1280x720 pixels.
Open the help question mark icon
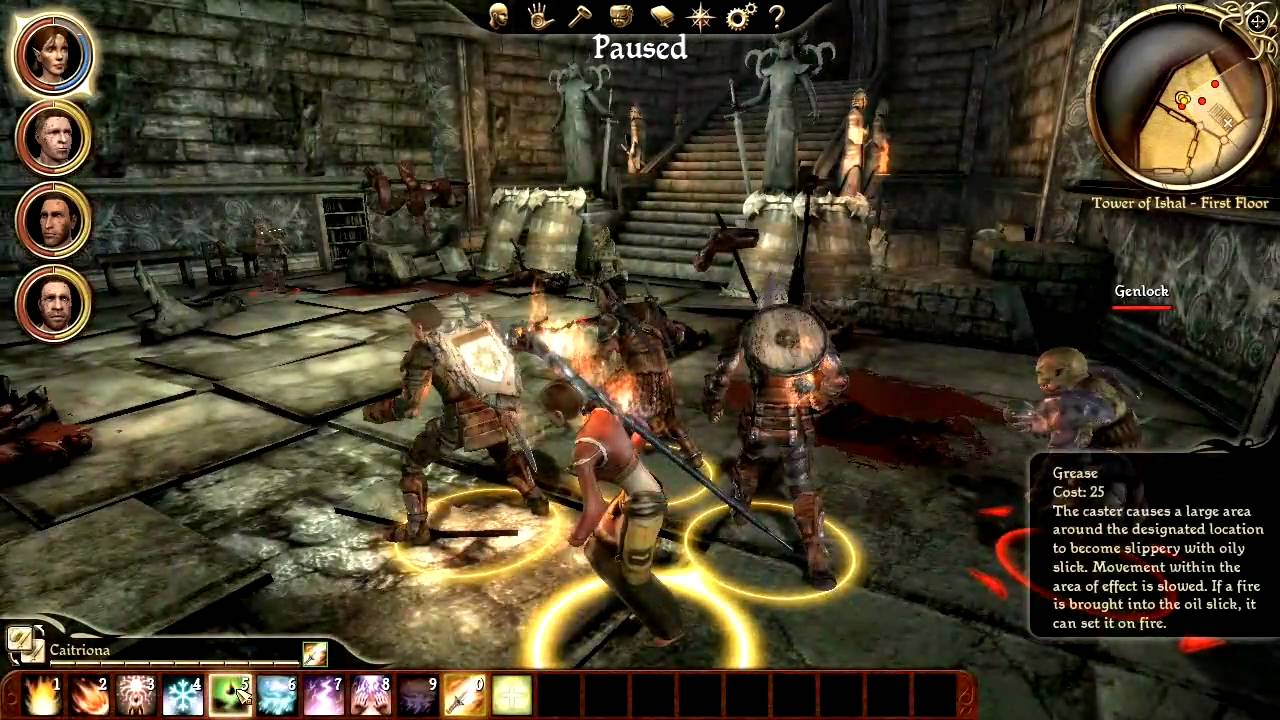pos(778,17)
